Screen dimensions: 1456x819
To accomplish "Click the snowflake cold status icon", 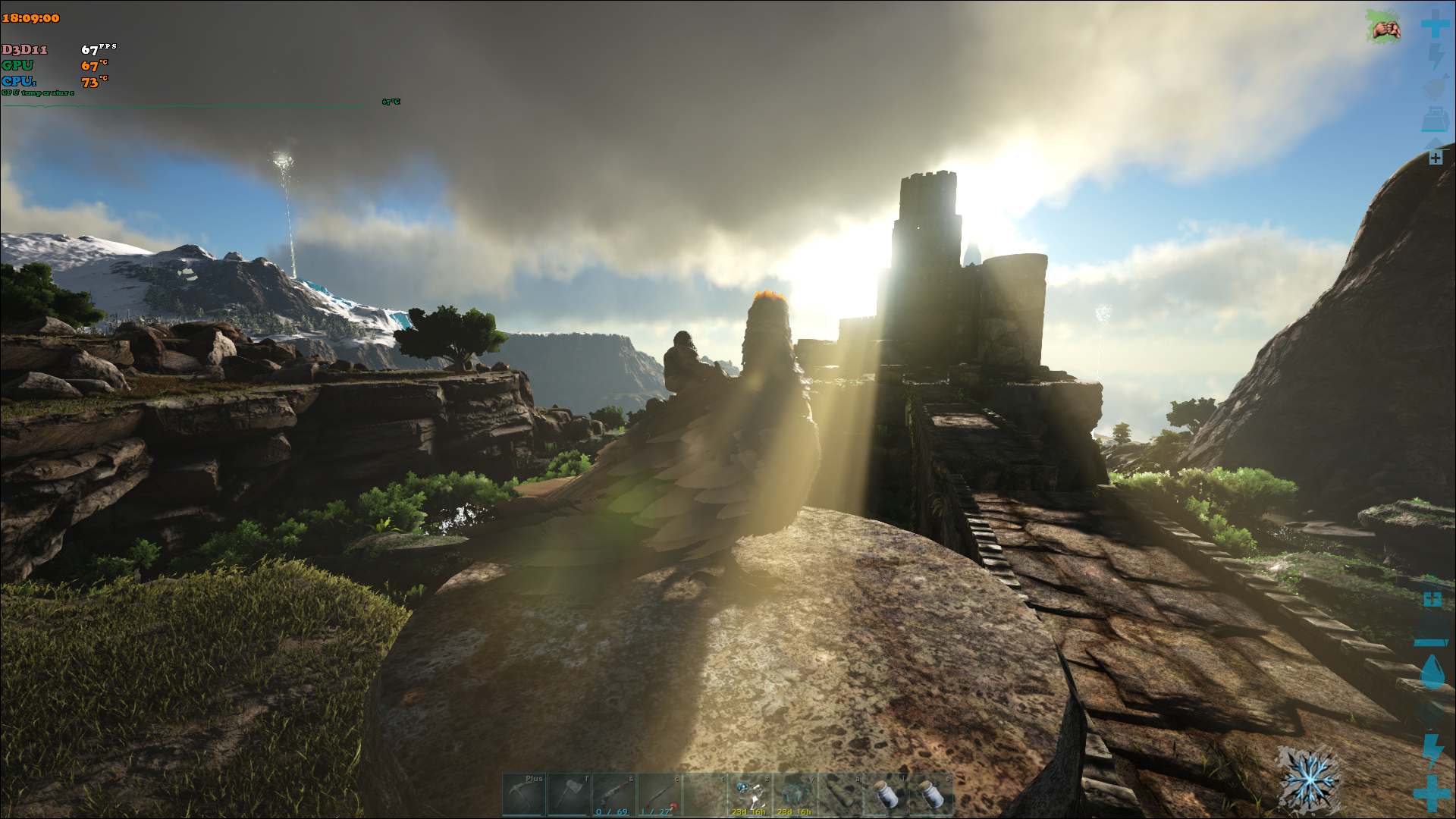I will click(x=1309, y=779).
